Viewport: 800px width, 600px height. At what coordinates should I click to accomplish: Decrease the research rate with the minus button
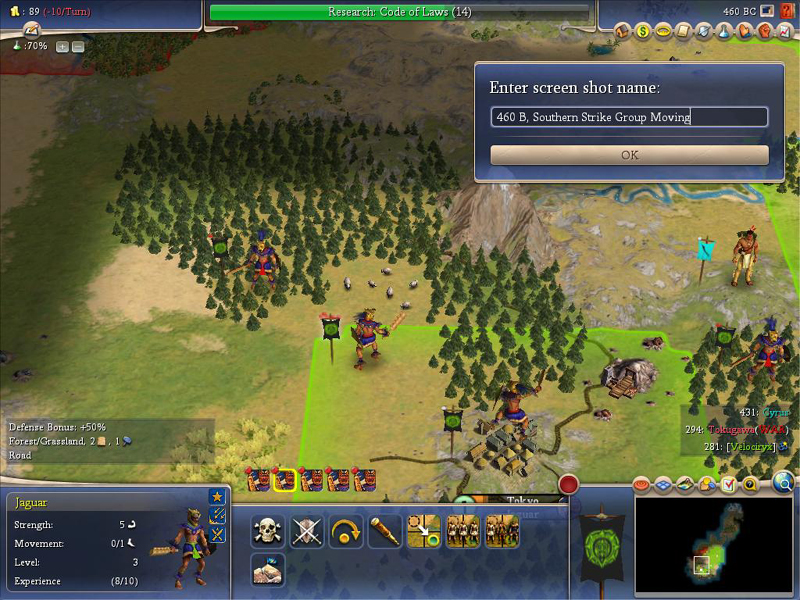click(x=78, y=47)
